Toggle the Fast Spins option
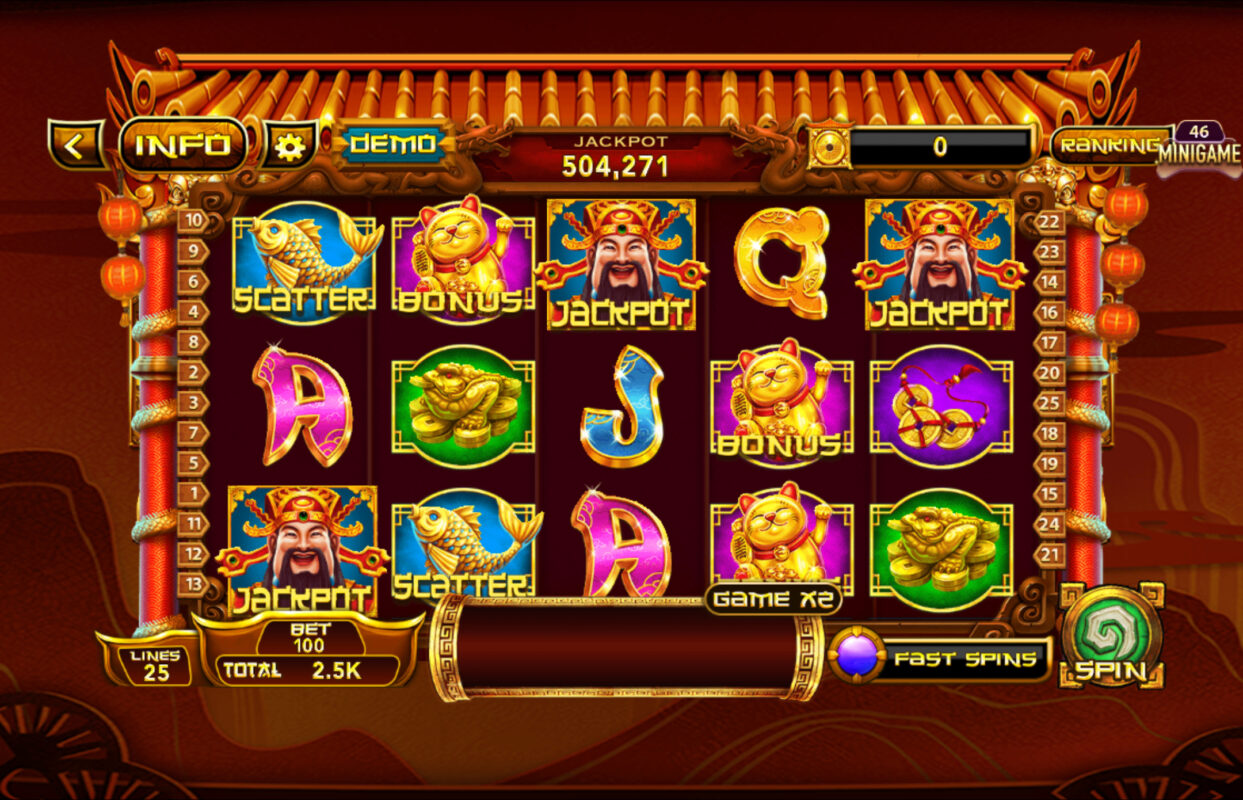This screenshot has height=800, width=1243. [941, 659]
